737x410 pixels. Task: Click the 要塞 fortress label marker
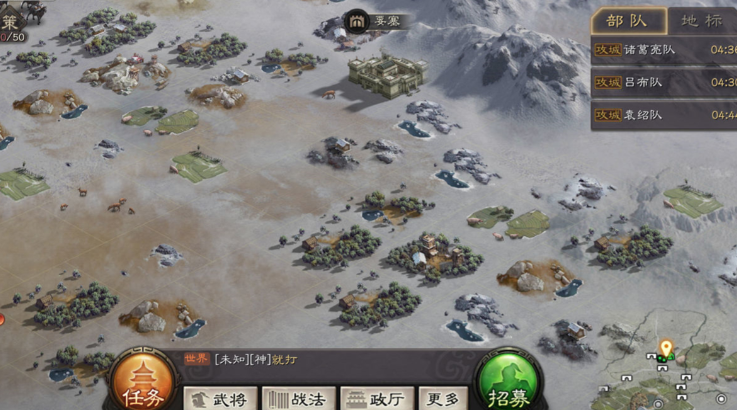pyautogui.click(x=375, y=20)
